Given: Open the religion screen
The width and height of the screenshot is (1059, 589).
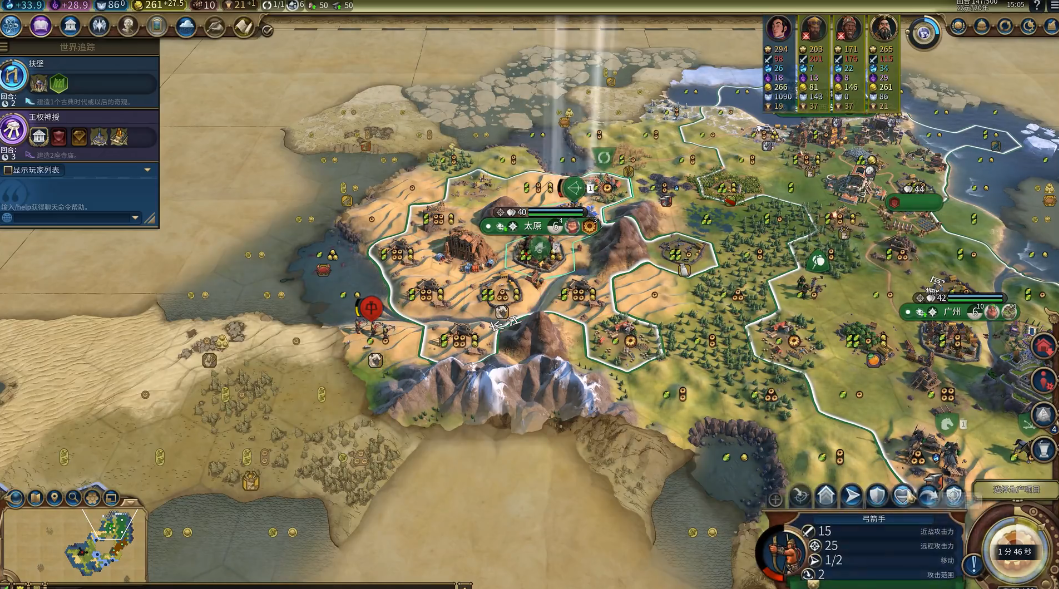Looking at the screenshot, I should coord(100,26).
